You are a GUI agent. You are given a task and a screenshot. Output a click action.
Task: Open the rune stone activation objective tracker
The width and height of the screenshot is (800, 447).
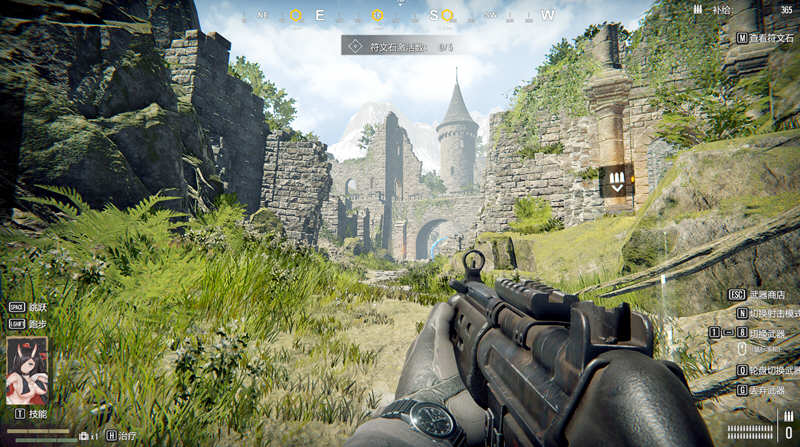click(399, 46)
